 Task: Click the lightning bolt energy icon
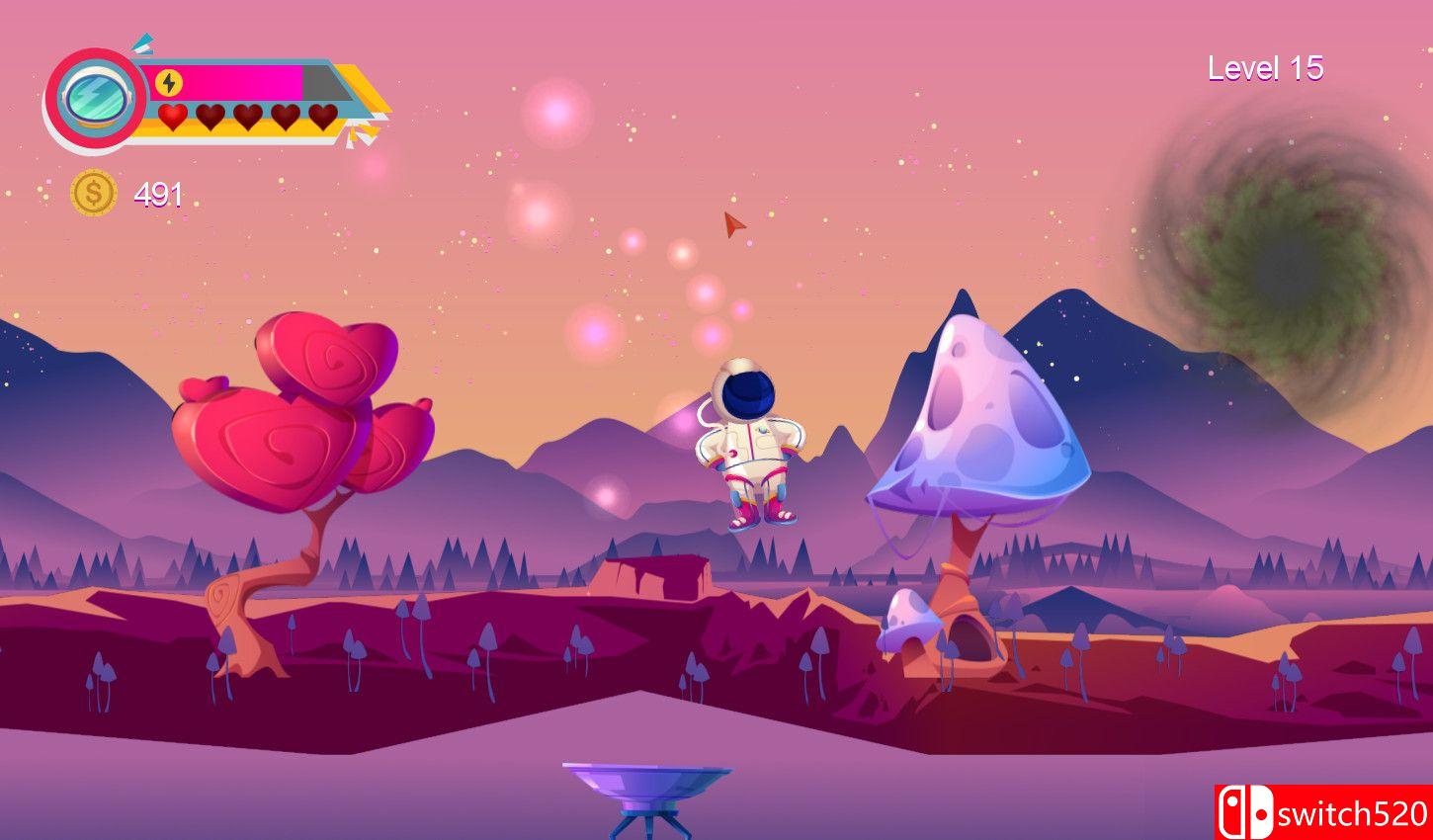tap(168, 80)
